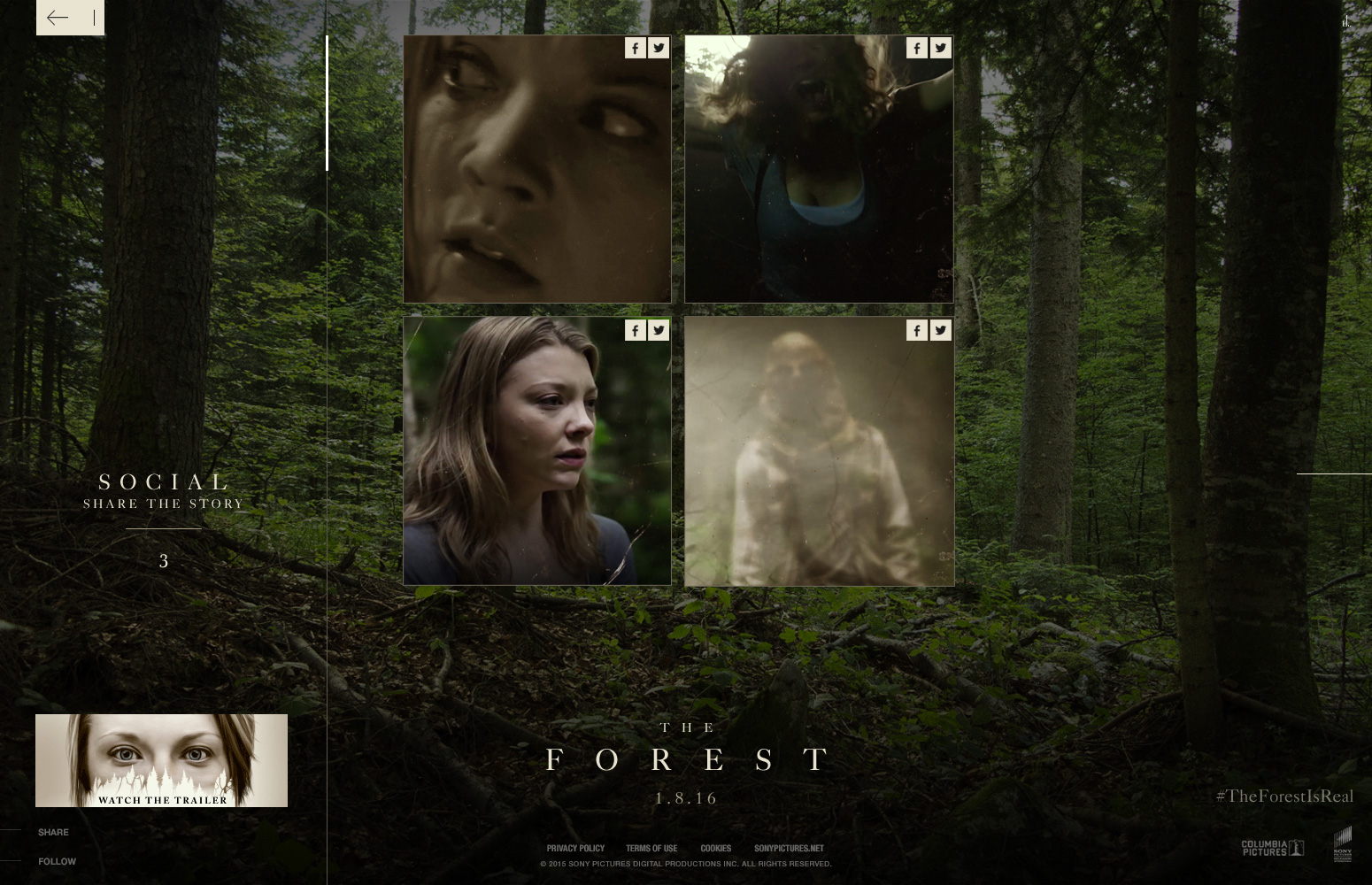Screen dimensions: 1372x885
Task: Click the #TheForestIsReal hashtag
Action: (1284, 796)
